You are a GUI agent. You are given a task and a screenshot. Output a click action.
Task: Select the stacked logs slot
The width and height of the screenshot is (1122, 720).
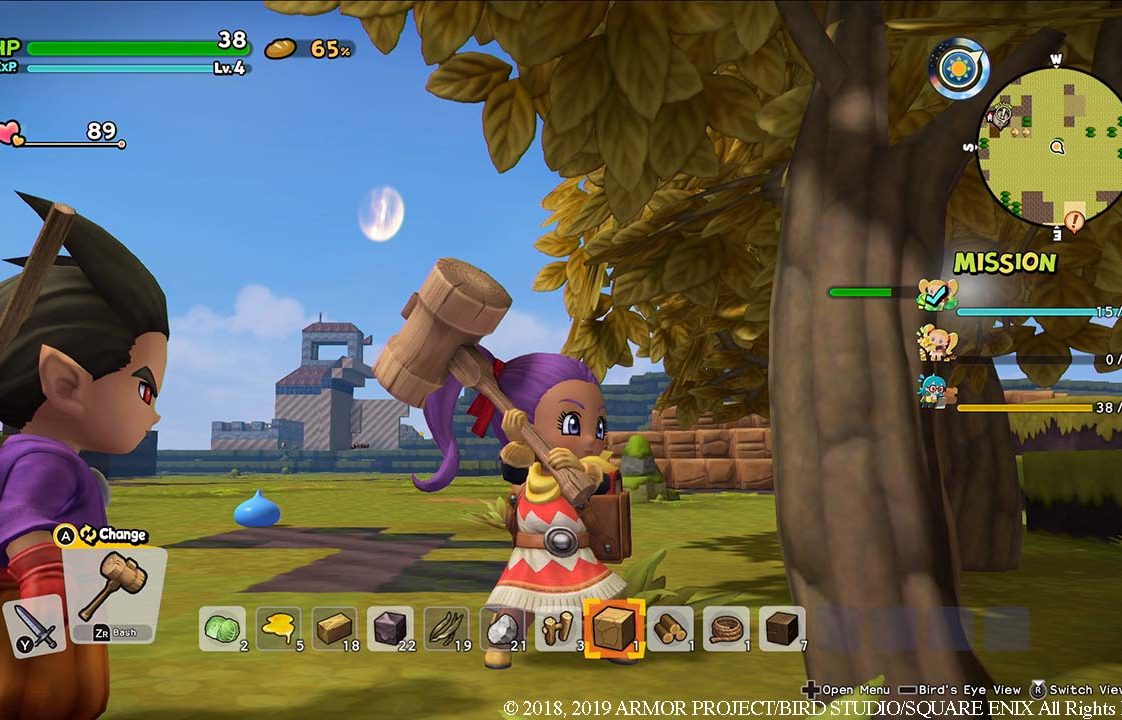(669, 629)
